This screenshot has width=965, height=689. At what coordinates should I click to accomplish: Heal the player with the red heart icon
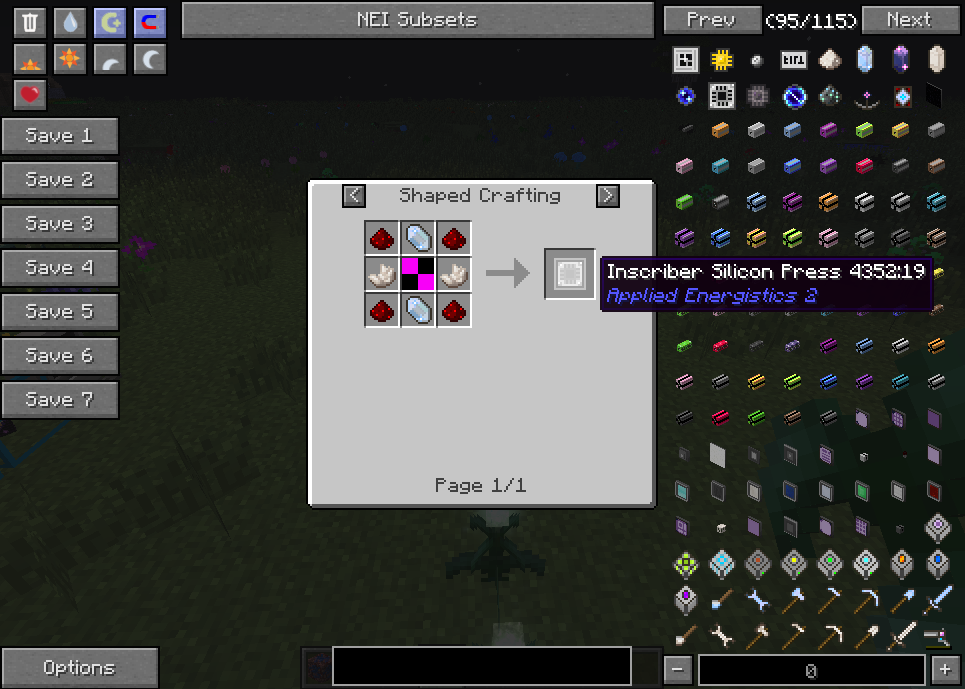pyautogui.click(x=30, y=95)
